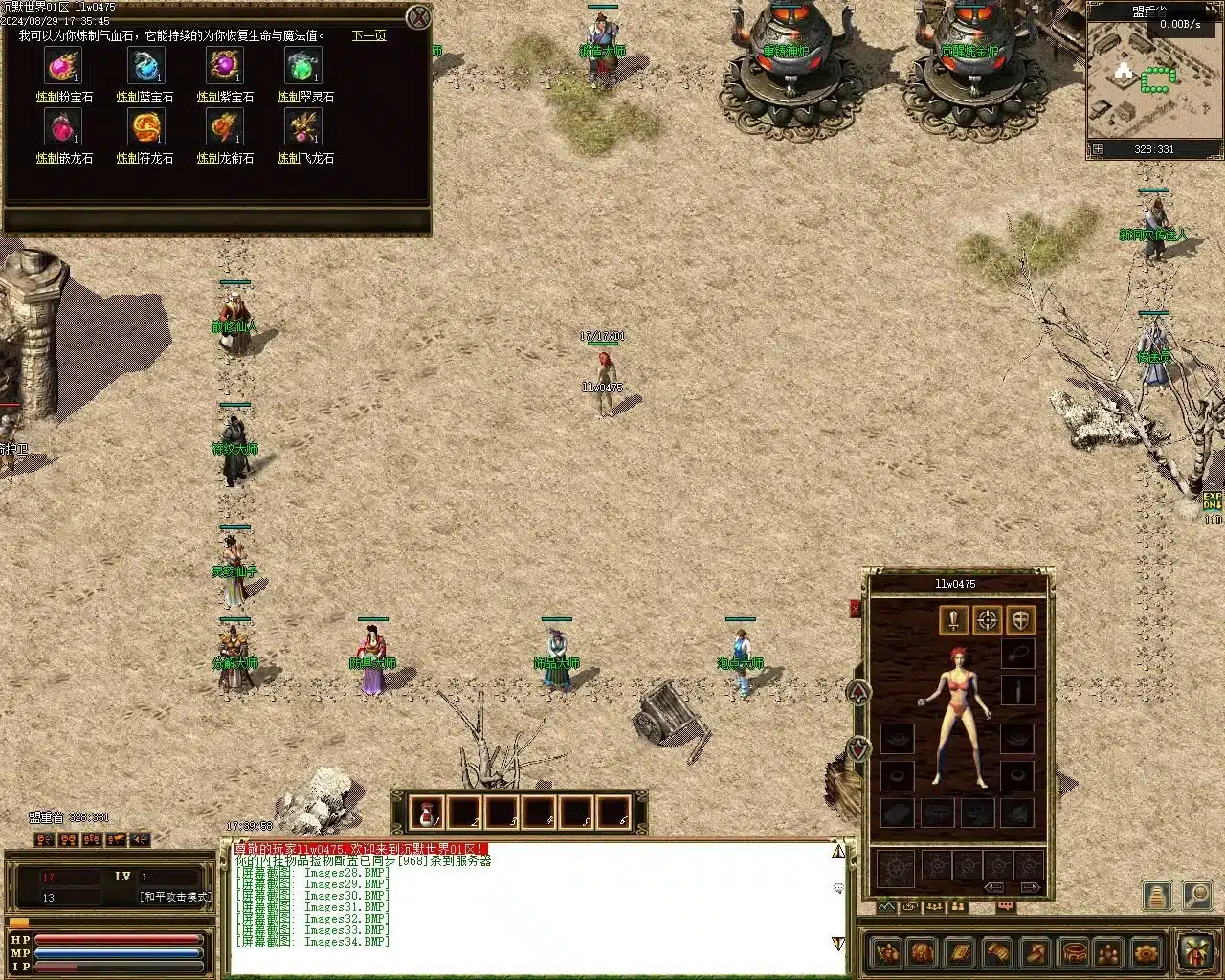This screenshot has width=1225, height=980.
Task: Choose 炼制粉宝石 pink gem option
Action: point(64,67)
